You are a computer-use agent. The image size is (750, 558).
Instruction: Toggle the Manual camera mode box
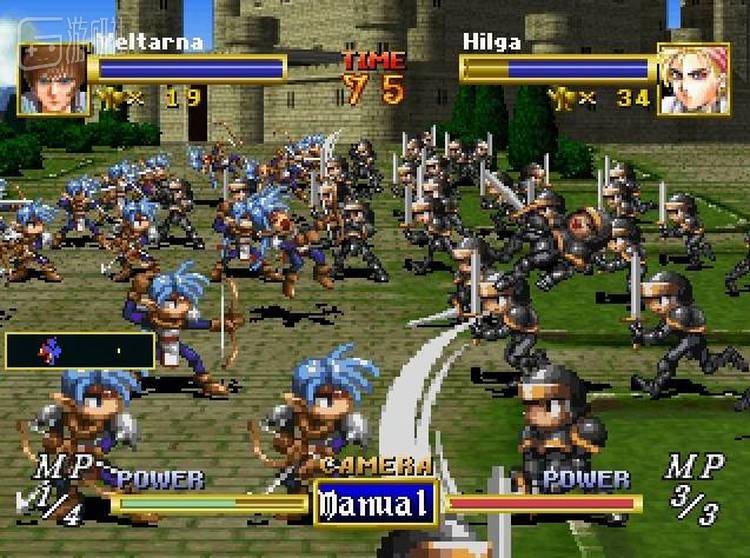(x=376, y=500)
